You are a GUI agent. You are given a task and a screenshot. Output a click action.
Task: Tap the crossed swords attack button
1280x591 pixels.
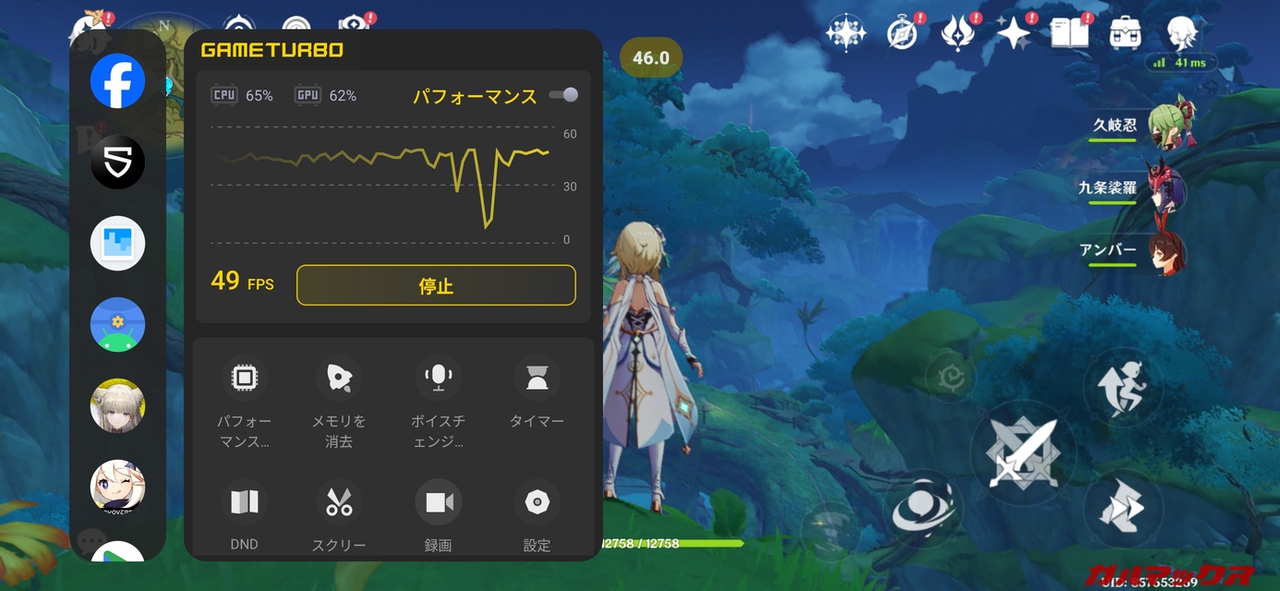point(1022,453)
